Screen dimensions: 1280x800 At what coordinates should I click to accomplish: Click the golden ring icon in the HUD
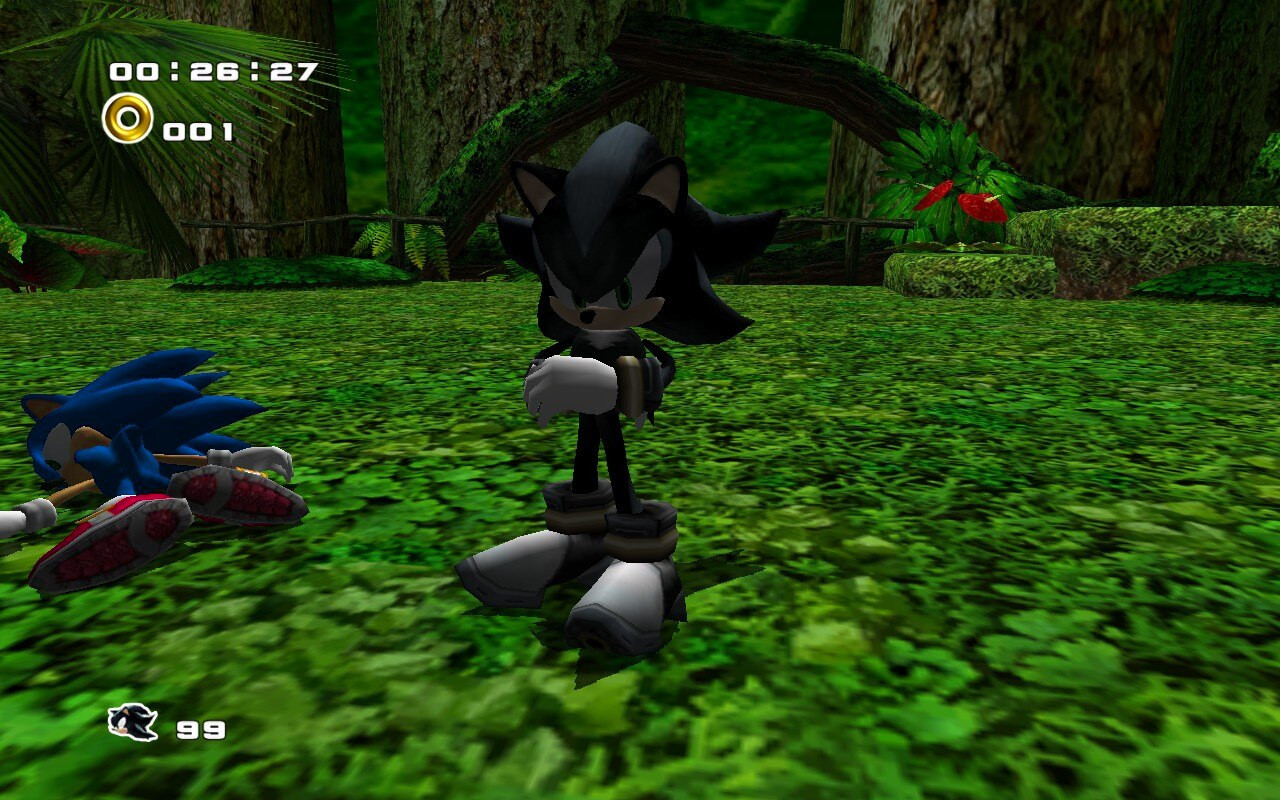[x=127, y=121]
